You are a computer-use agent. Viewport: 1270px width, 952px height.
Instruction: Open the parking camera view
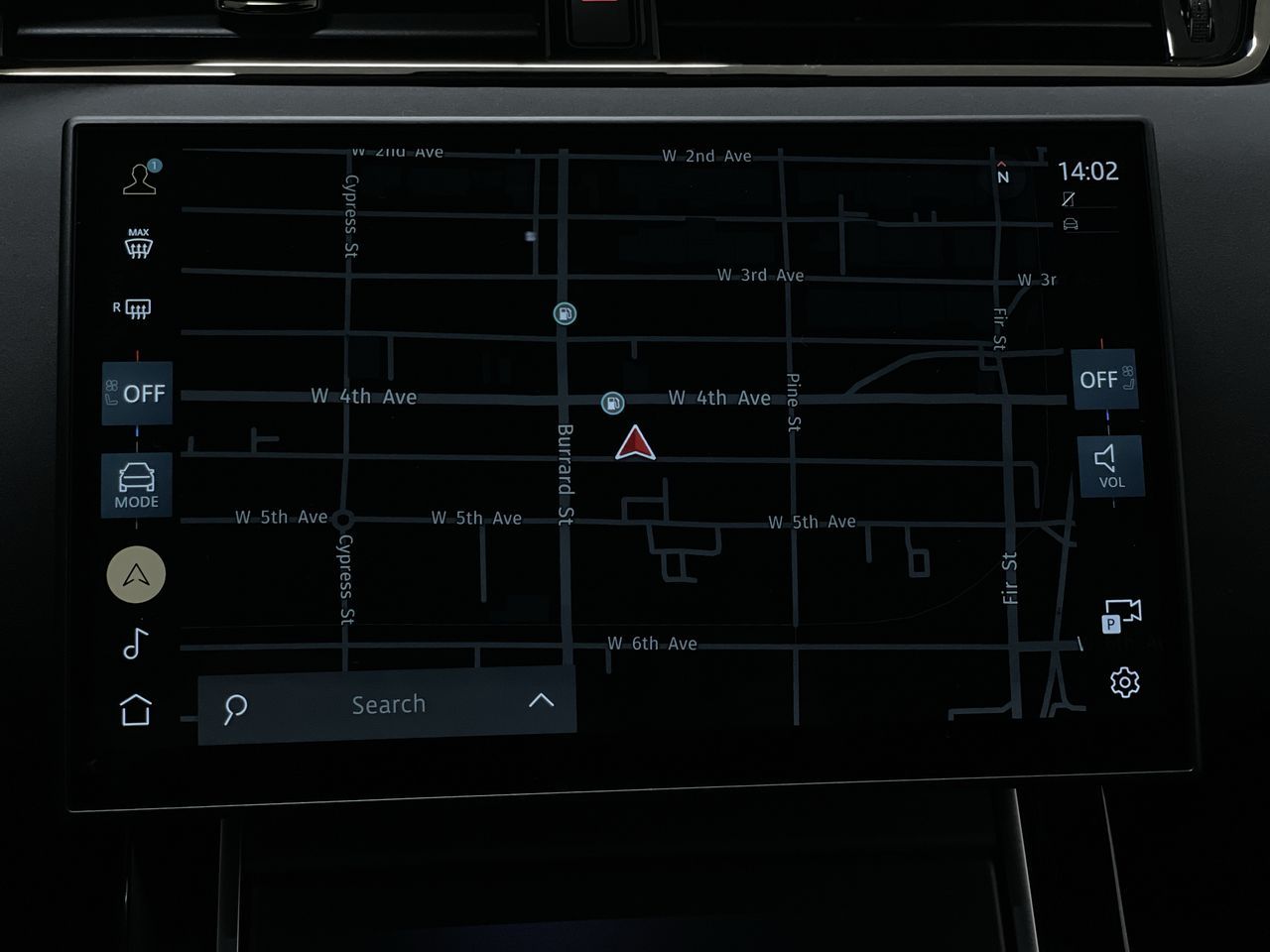(x=1122, y=617)
